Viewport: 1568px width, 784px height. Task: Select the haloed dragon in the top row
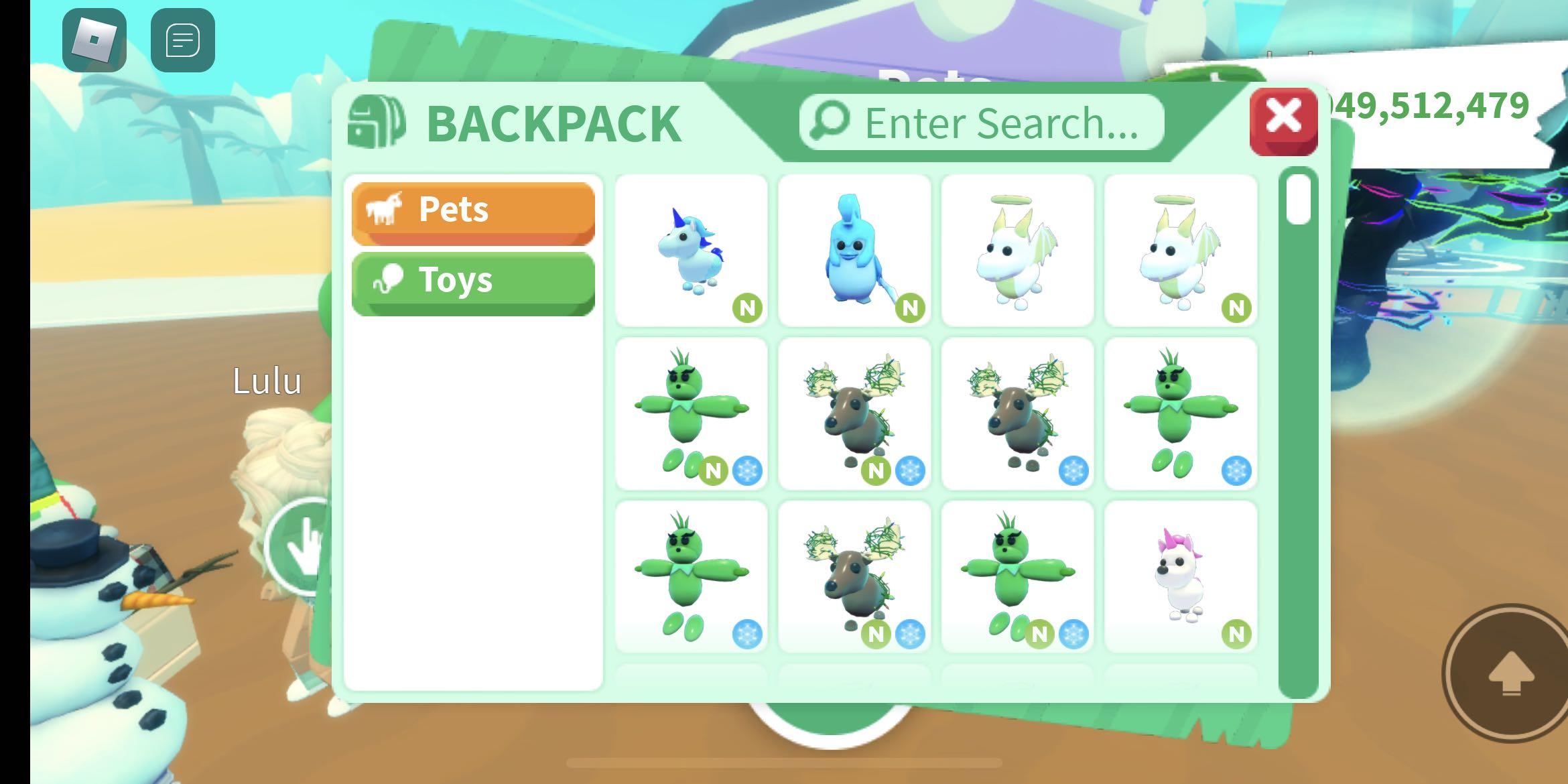point(1017,251)
